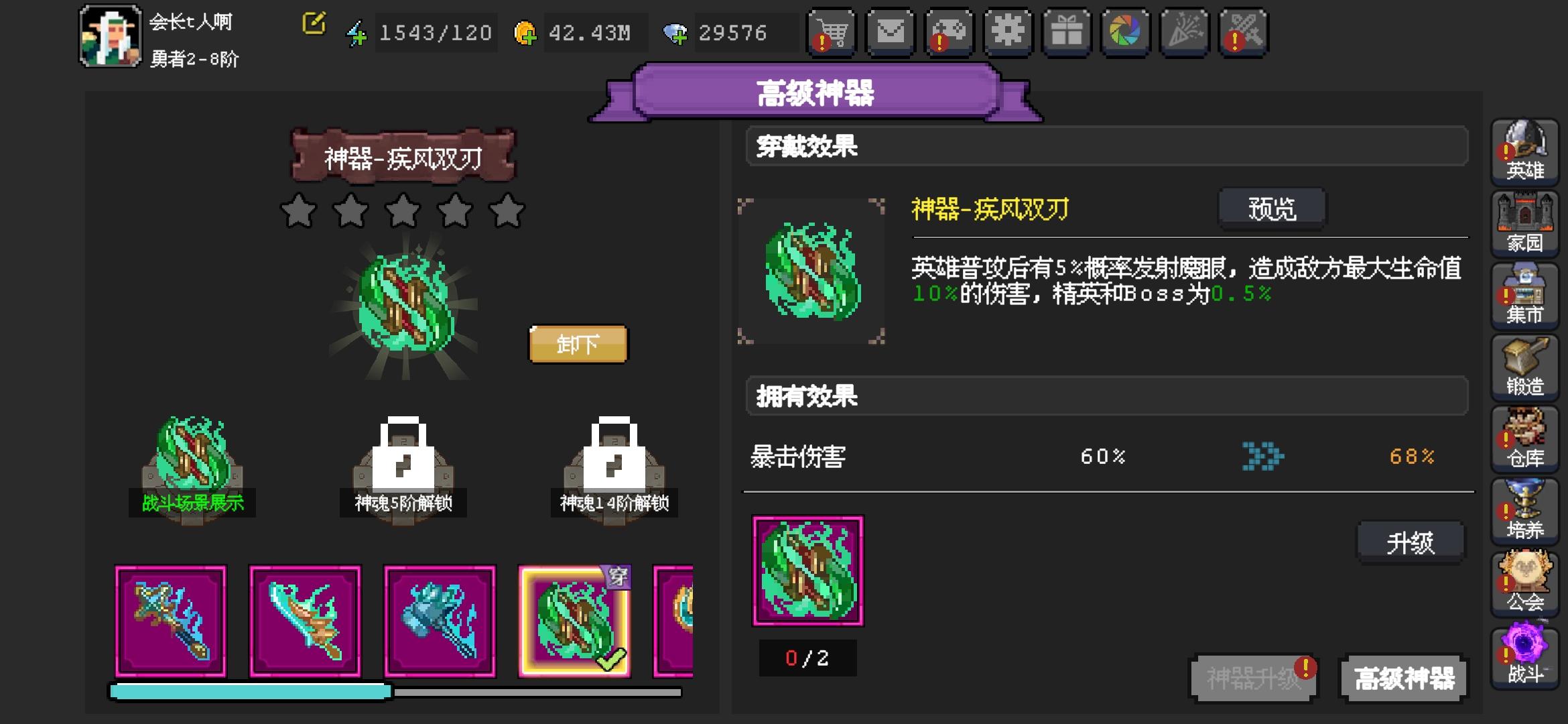Click the edit pencil beside the player name

(x=312, y=23)
